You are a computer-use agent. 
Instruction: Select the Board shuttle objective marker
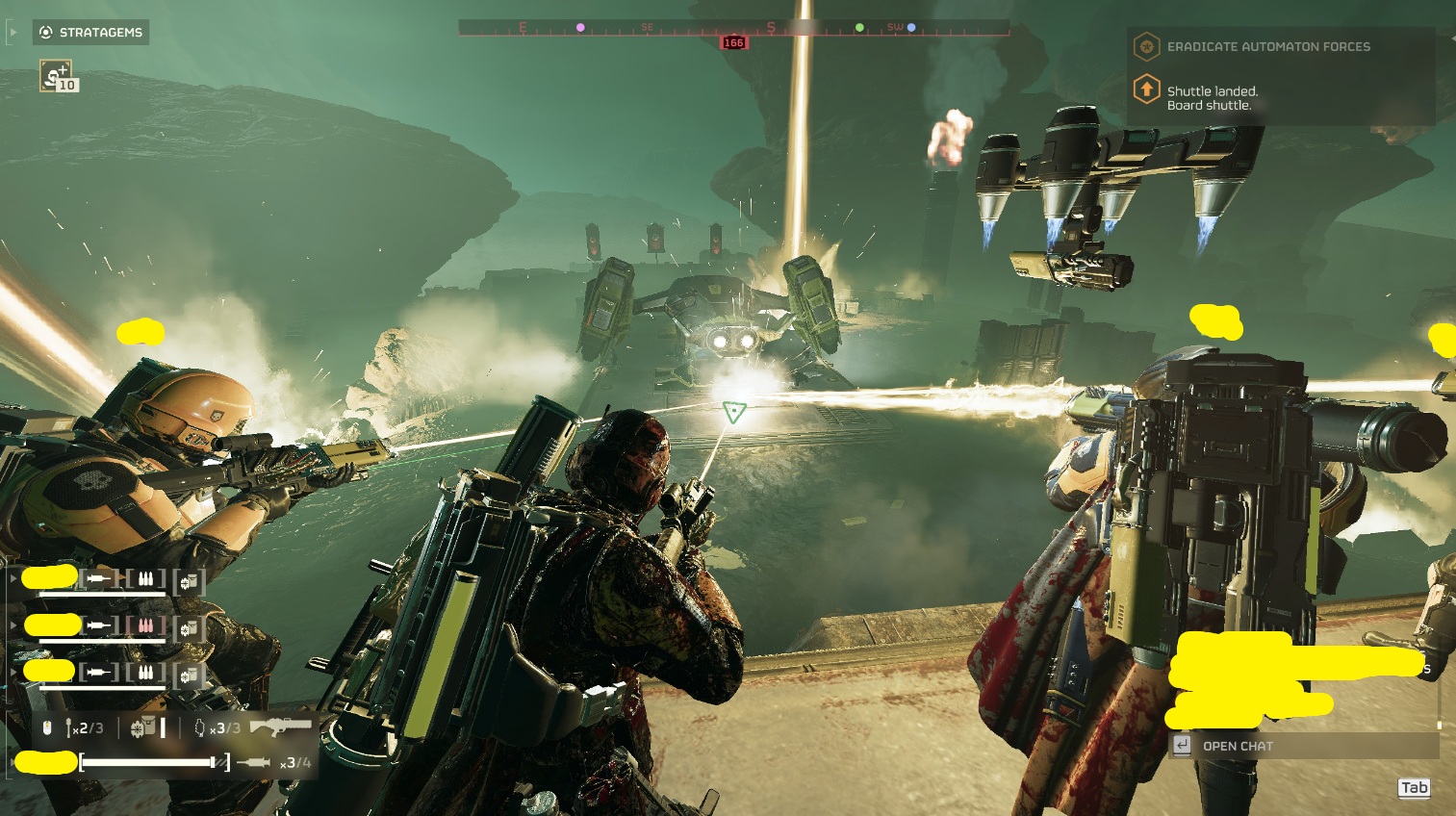point(1146,90)
